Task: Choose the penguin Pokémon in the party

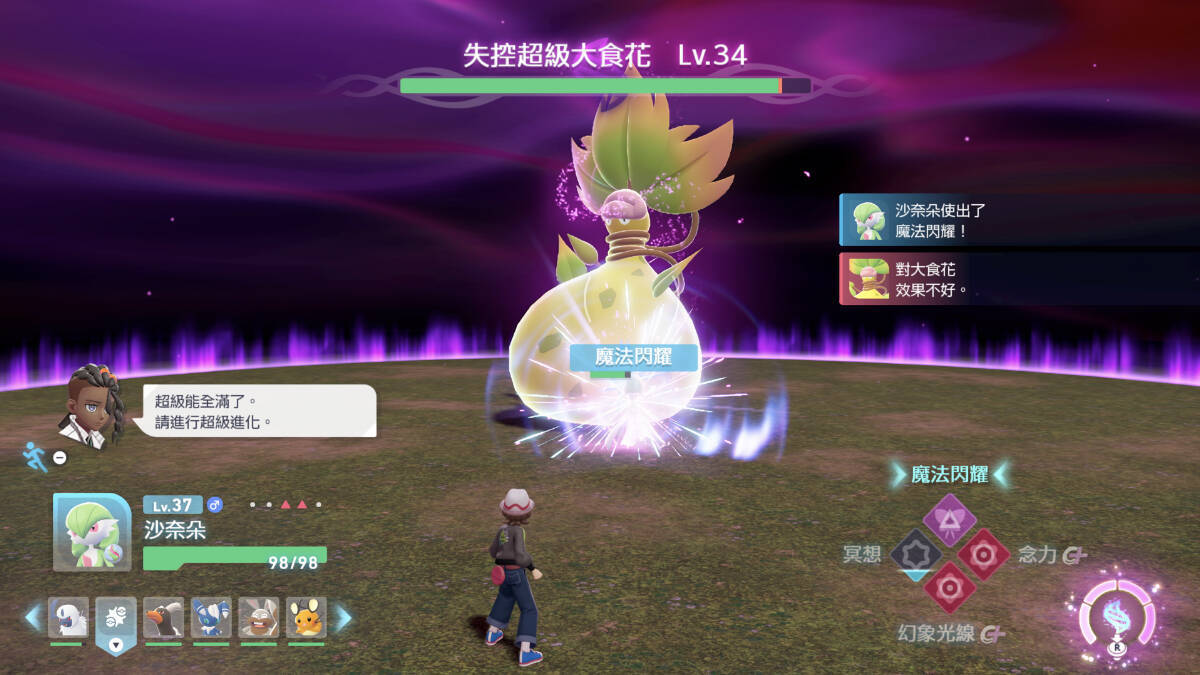Action: pyautogui.click(x=164, y=619)
